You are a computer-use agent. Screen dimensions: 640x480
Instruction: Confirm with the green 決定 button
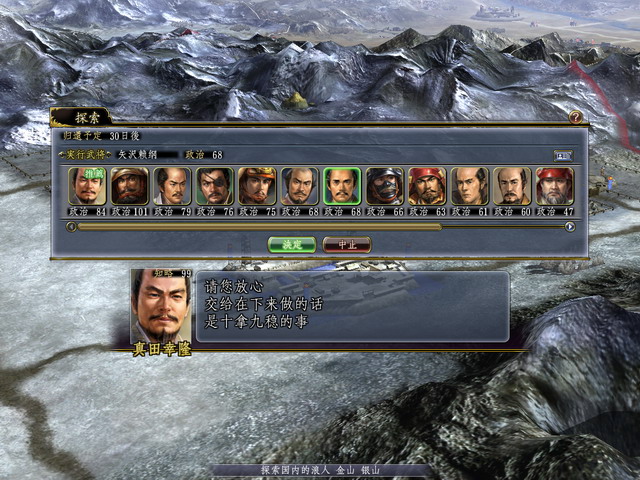(x=291, y=244)
